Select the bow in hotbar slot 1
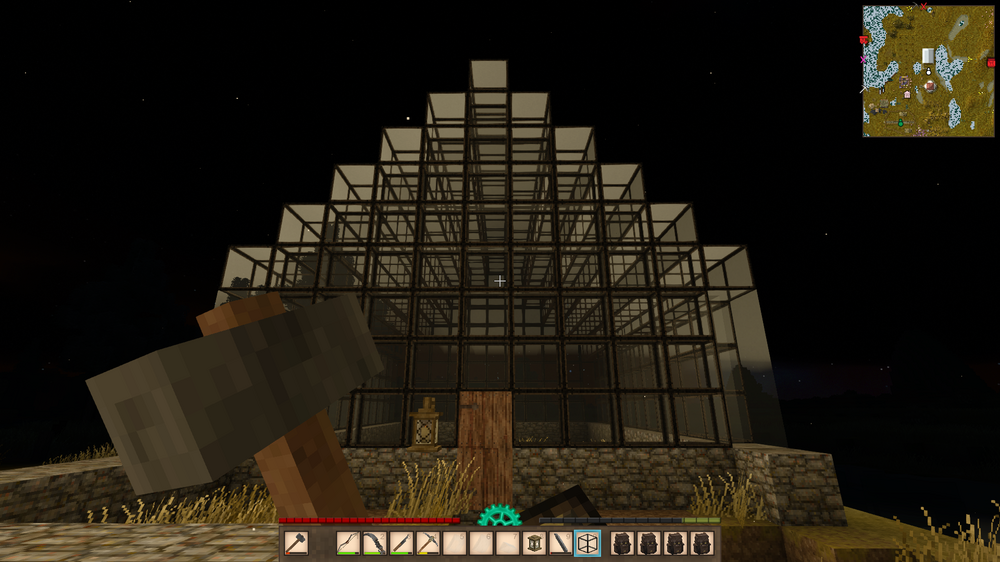Image resolution: width=1000 pixels, height=562 pixels. [347, 544]
